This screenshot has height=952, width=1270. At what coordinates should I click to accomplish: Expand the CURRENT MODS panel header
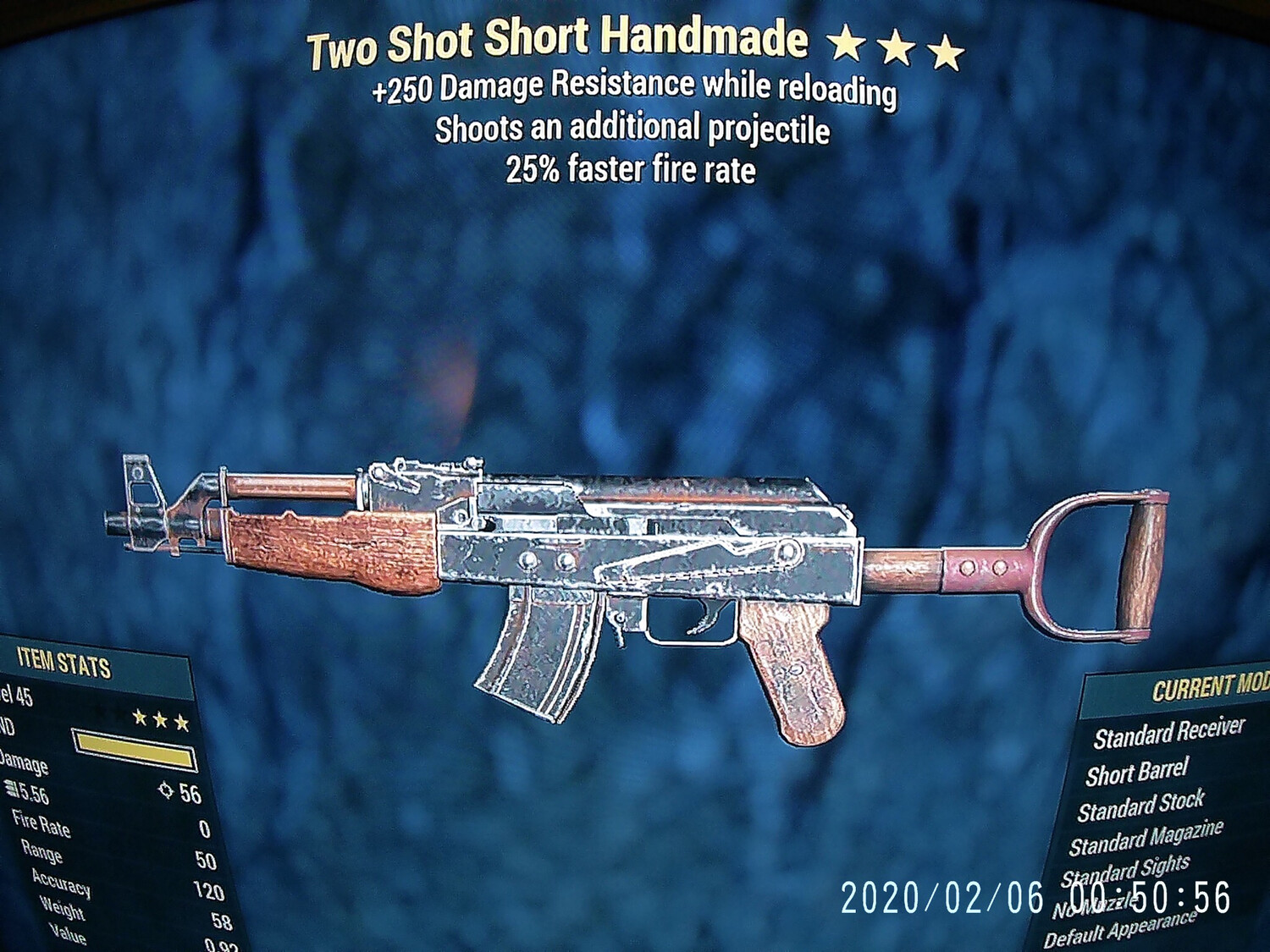coord(1209,688)
